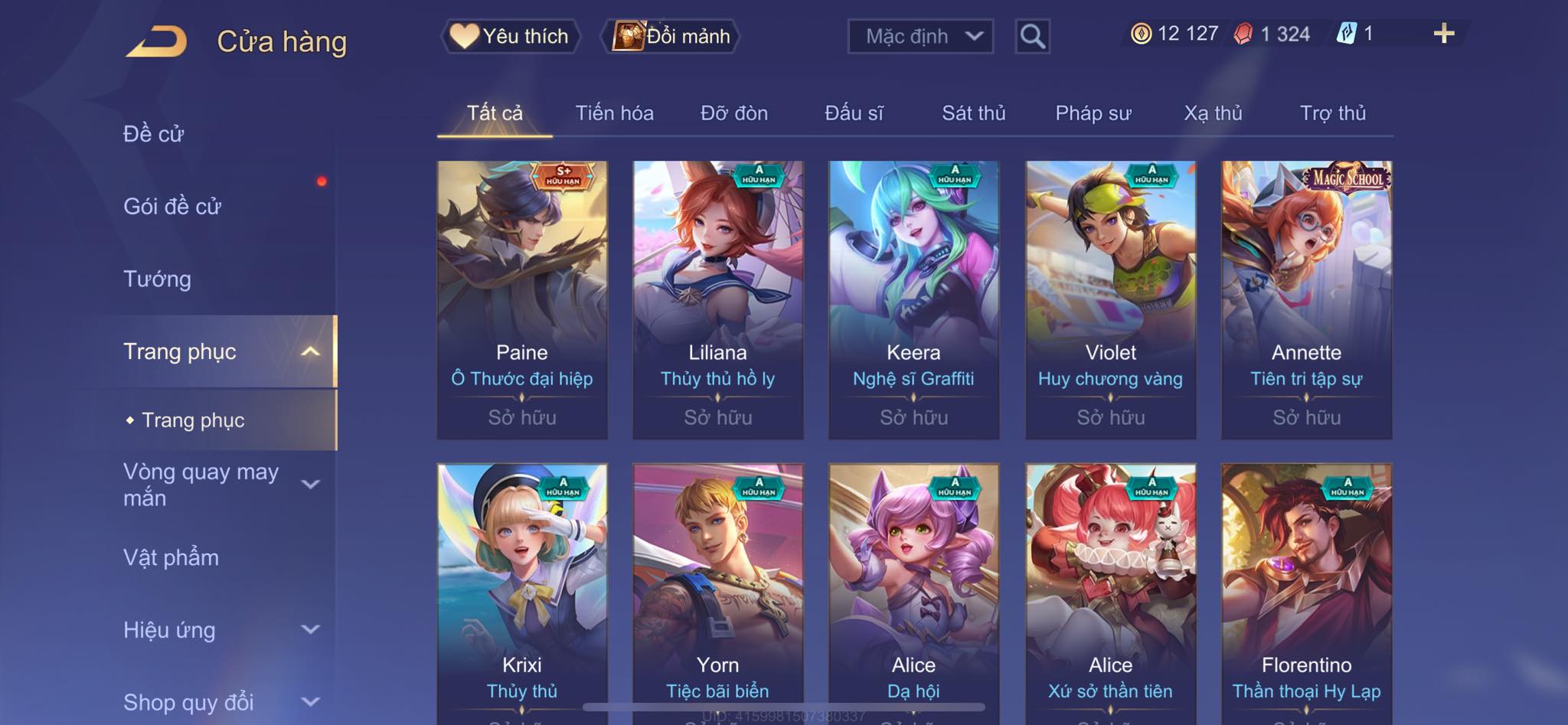Pick Yorn's Tiệc bãi biển skin card
Screen dimensions: 1568x725
(717, 589)
